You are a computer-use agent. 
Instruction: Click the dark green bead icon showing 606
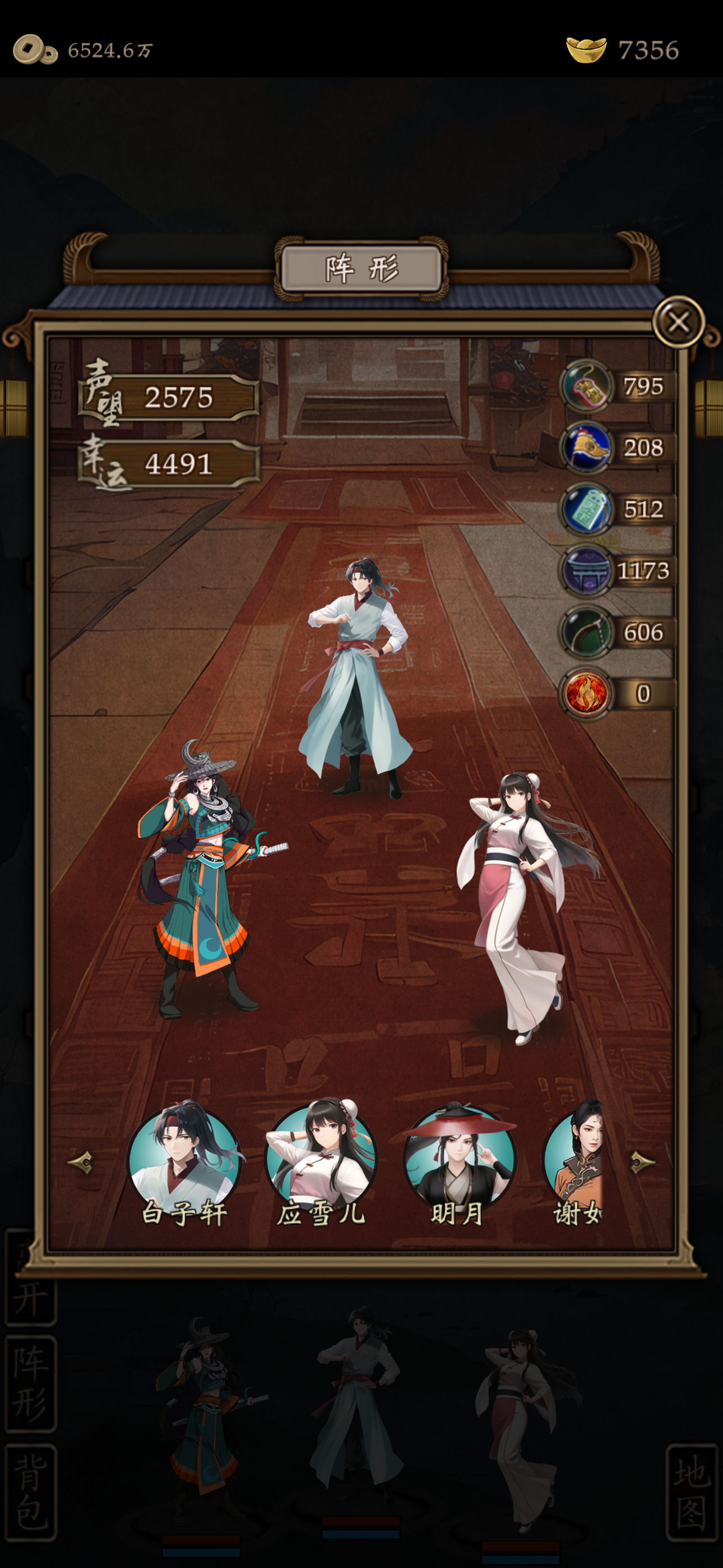[x=586, y=632]
